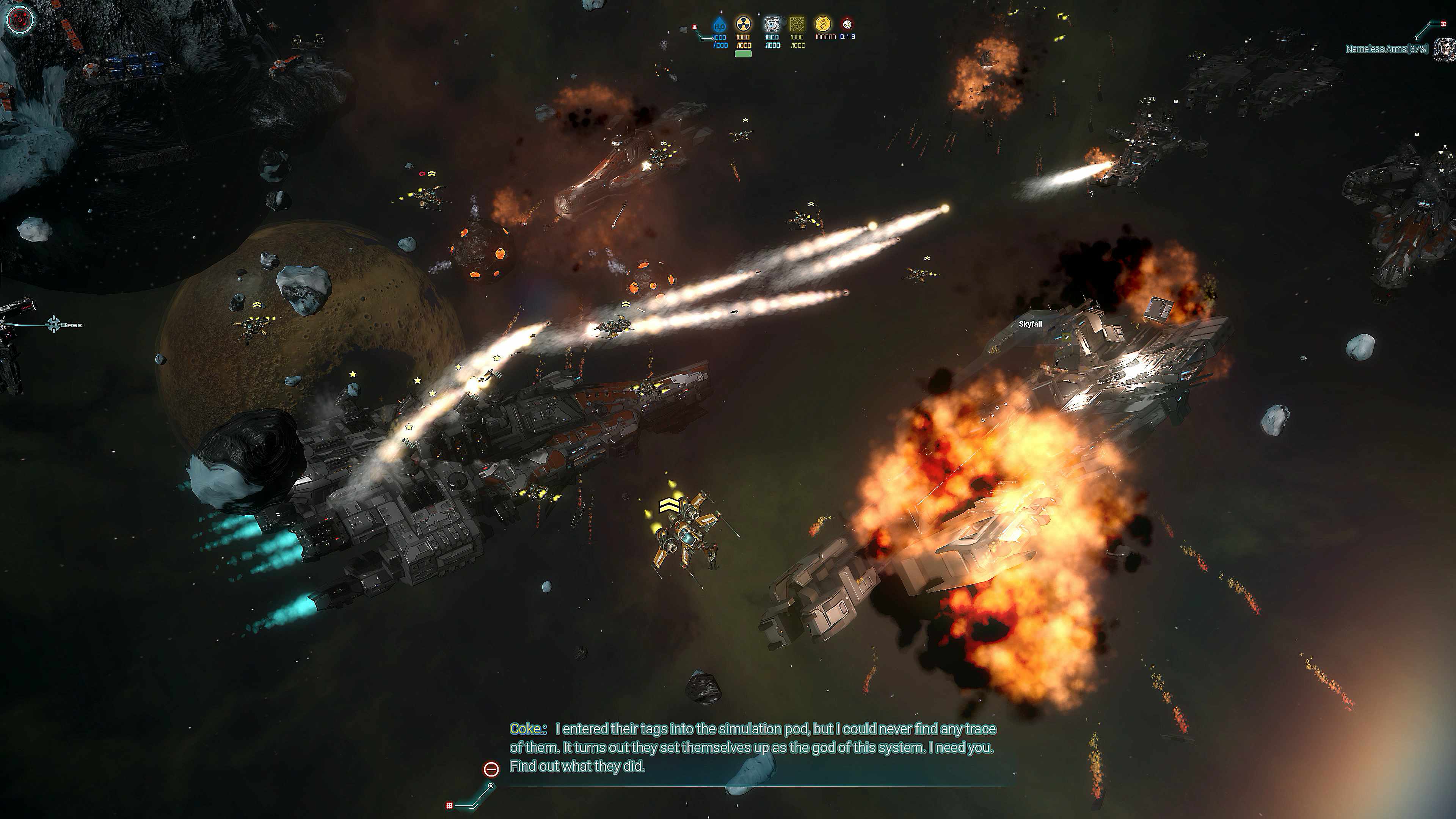
Task: Select the gold dollar coin icon
Action: click(823, 24)
